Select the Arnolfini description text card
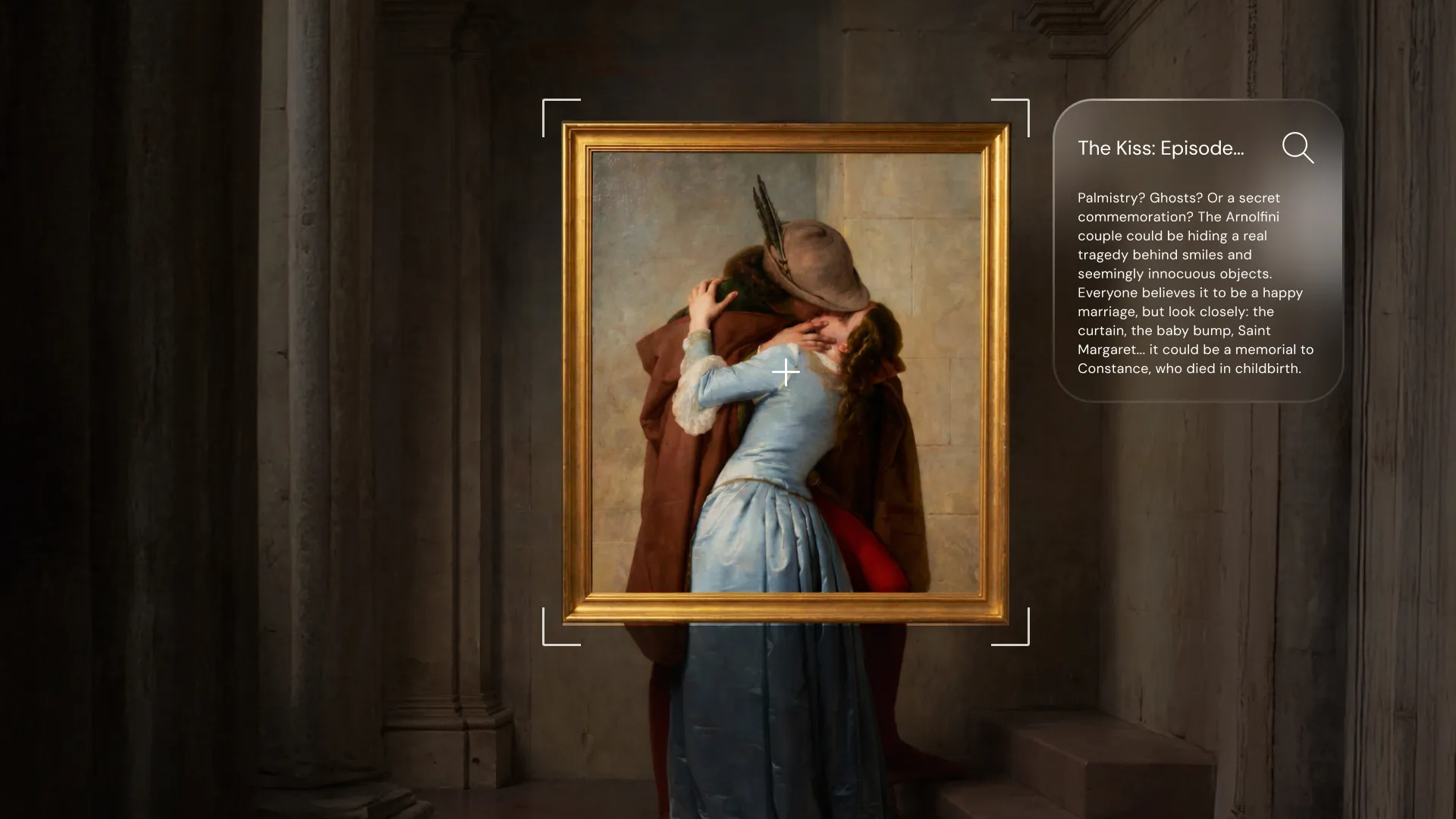Screen dimensions: 1456x819 click(1196, 284)
